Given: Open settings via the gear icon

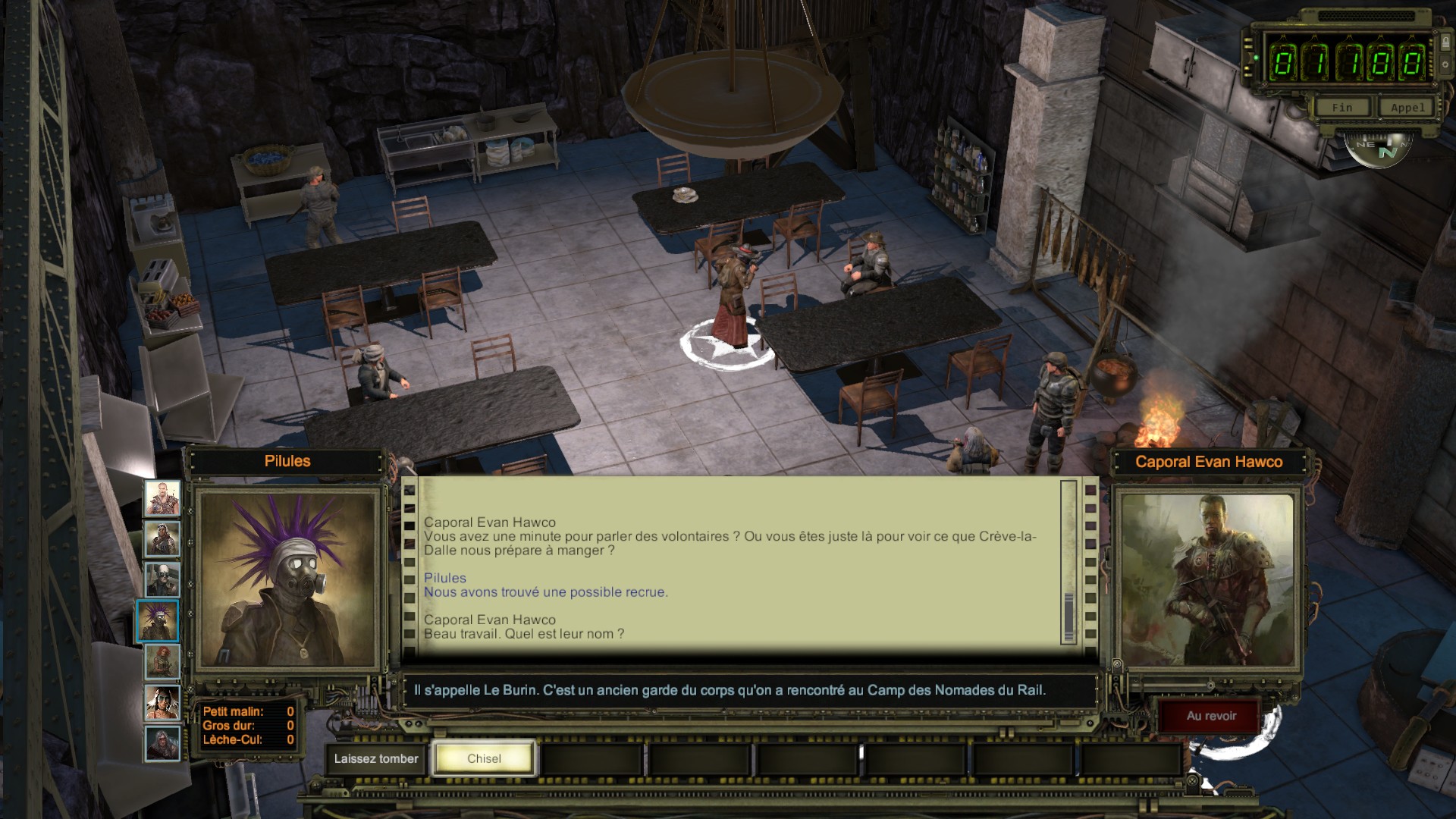Looking at the screenshot, I should click(x=1445, y=64).
